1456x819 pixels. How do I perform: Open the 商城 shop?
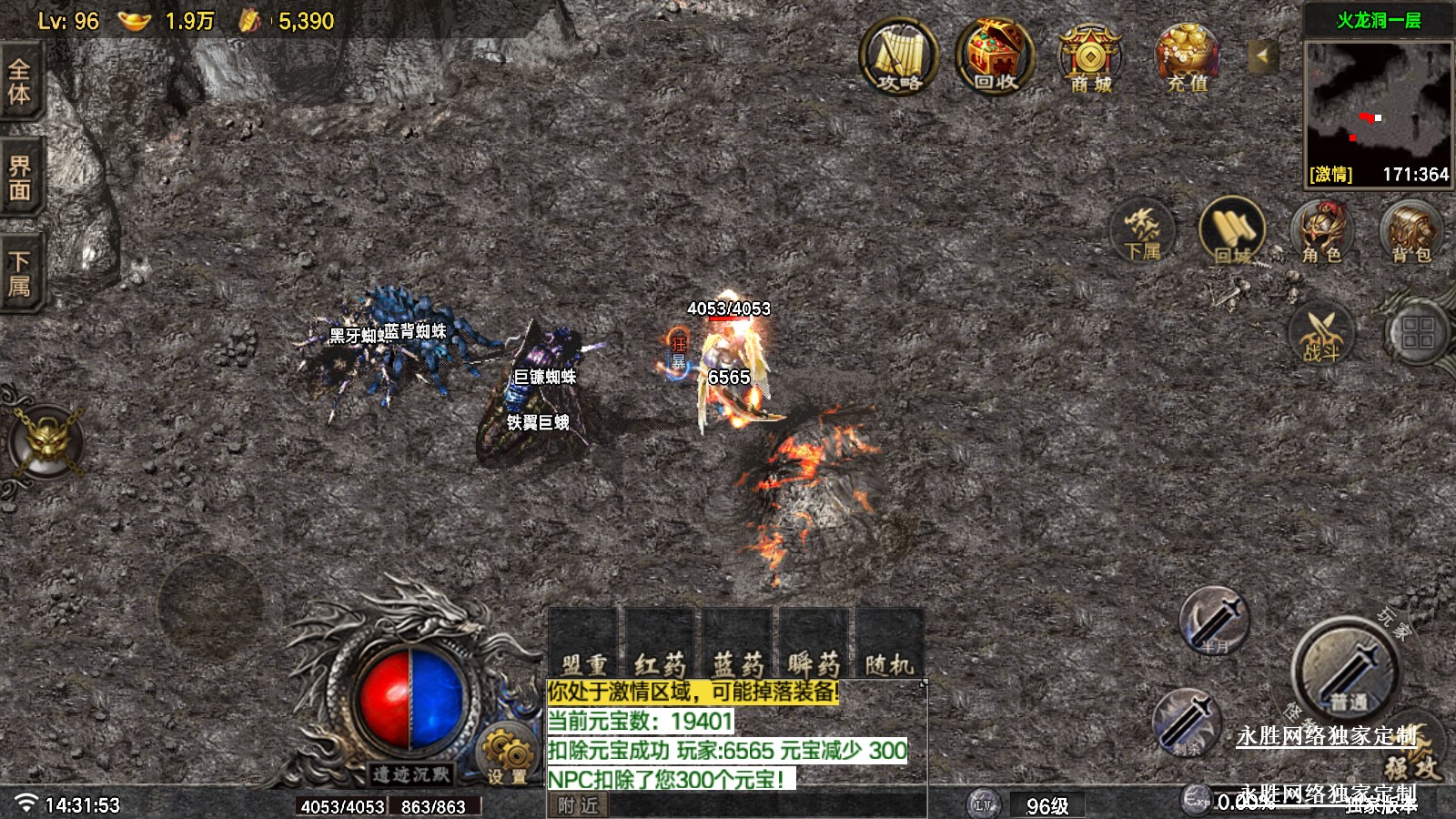click(x=1090, y=58)
